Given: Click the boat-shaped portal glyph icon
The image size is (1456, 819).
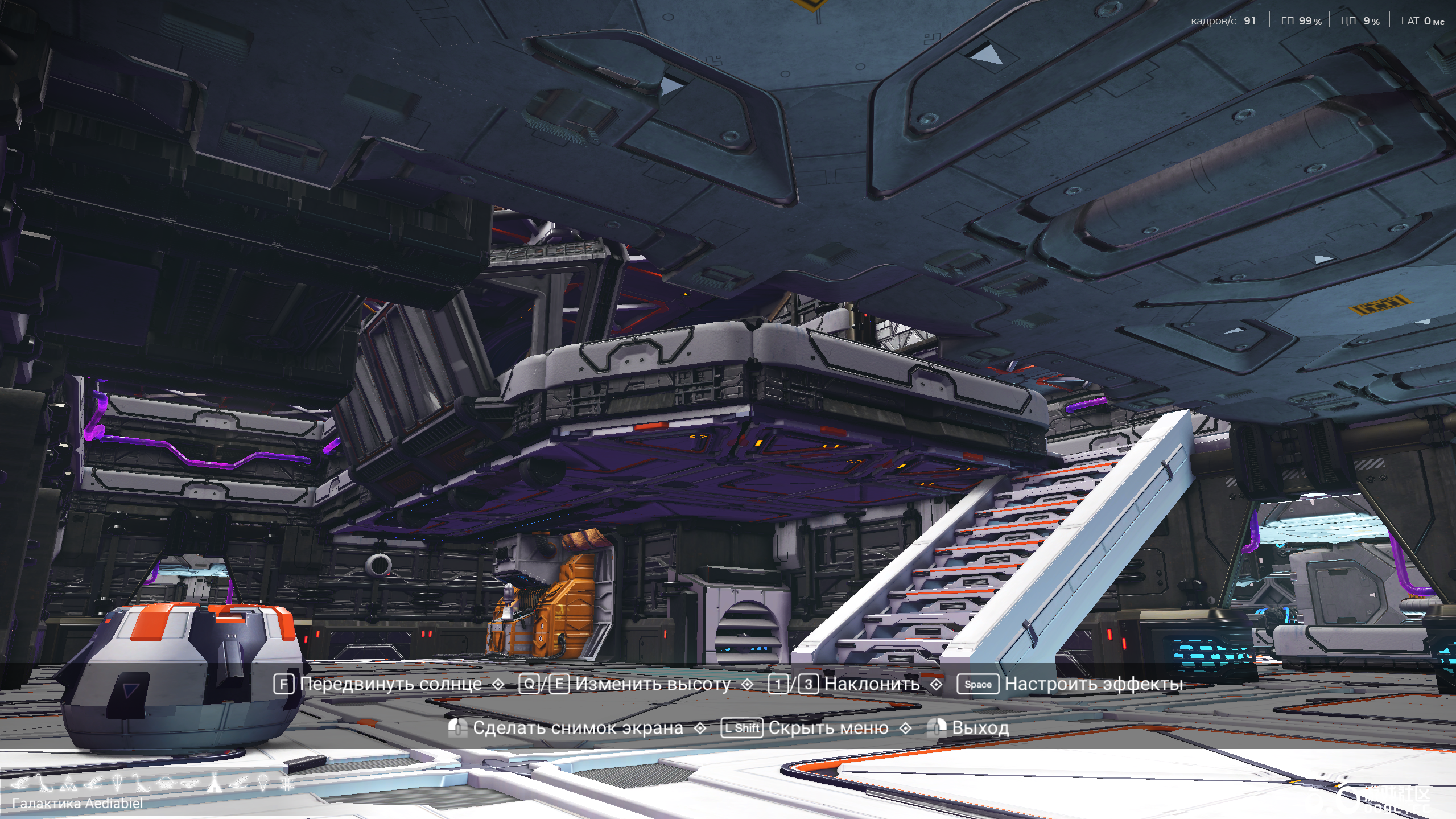Looking at the screenshot, I should [x=190, y=784].
